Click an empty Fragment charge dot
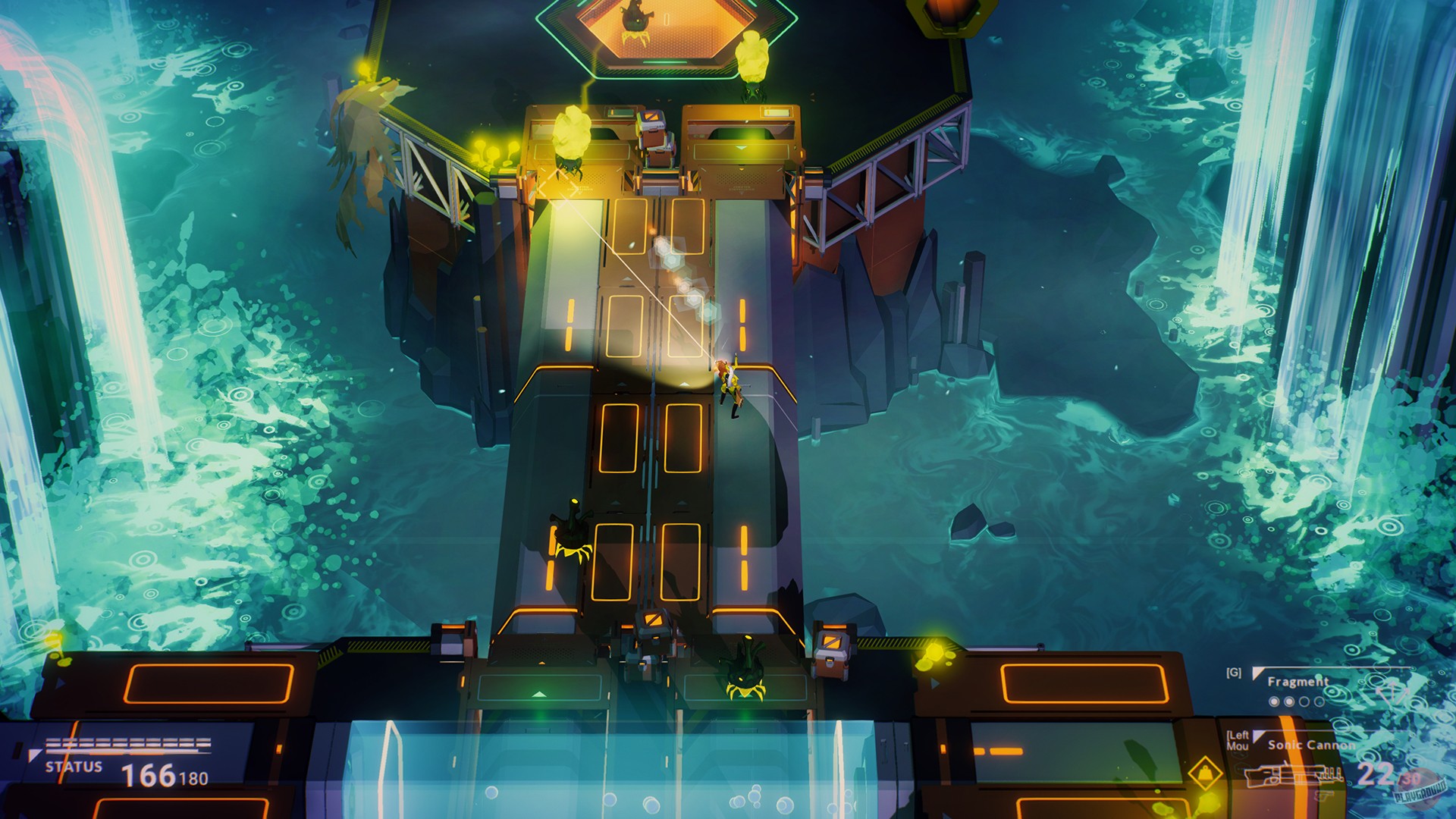The width and height of the screenshot is (1456, 819). [1304, 700]
